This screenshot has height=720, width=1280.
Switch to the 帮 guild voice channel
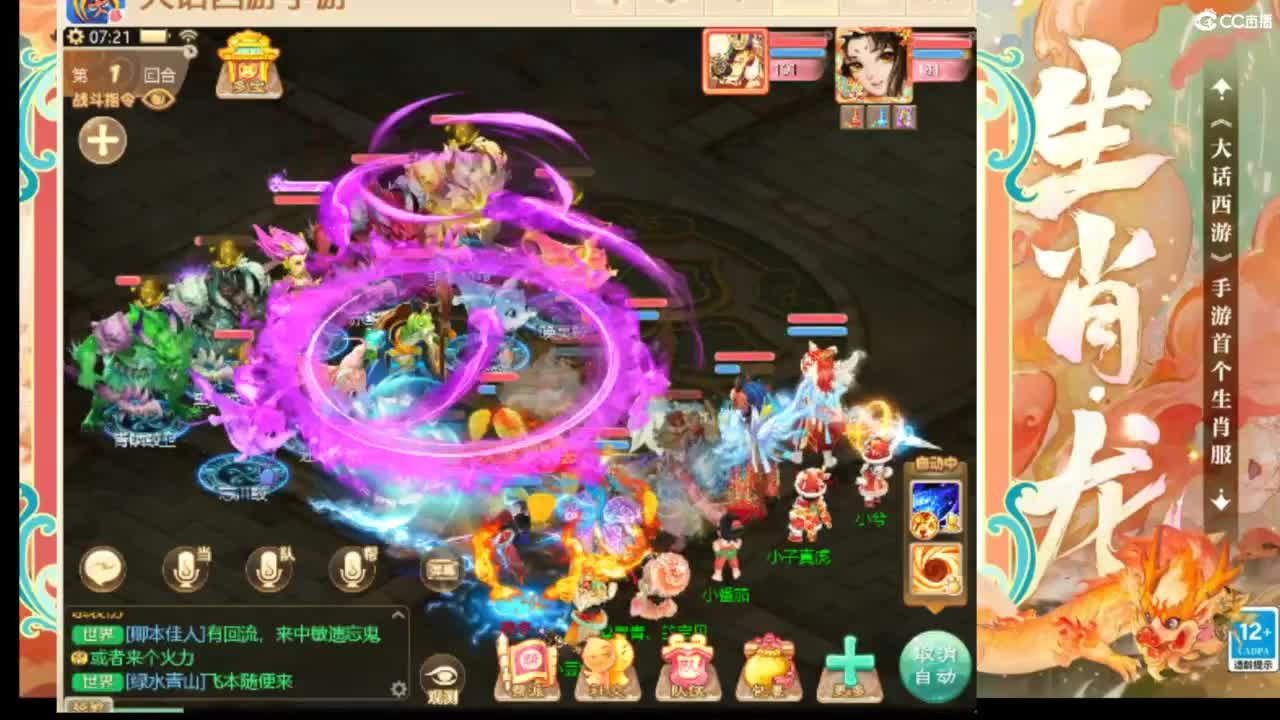pos(352,570)
